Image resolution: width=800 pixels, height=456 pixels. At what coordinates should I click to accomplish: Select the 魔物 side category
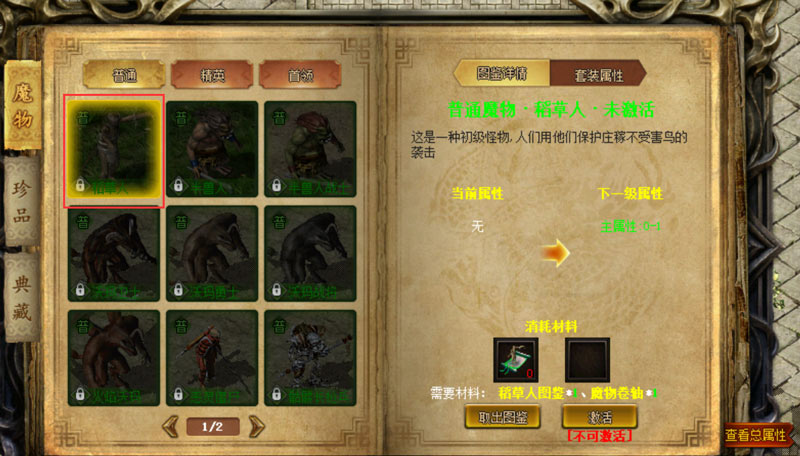pyautogui.click(x=23, y=107)
